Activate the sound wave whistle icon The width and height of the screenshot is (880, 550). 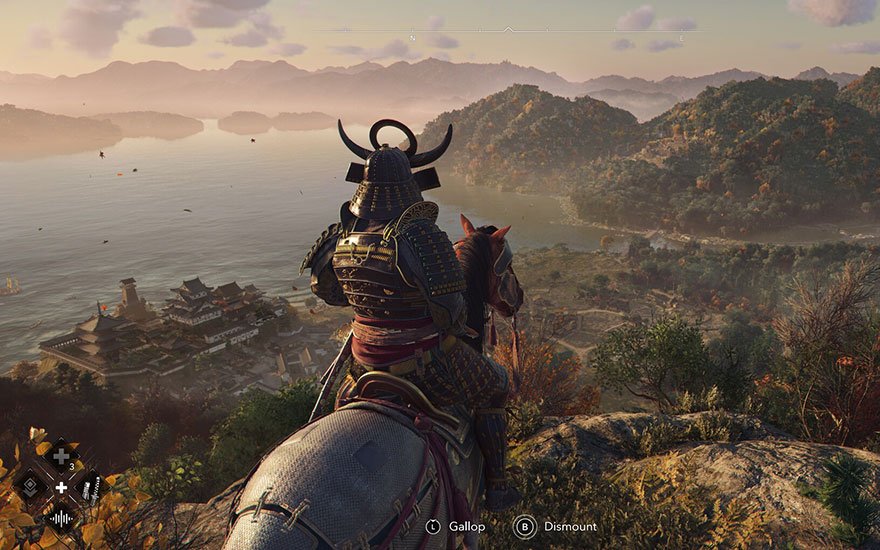click(61, 518)
